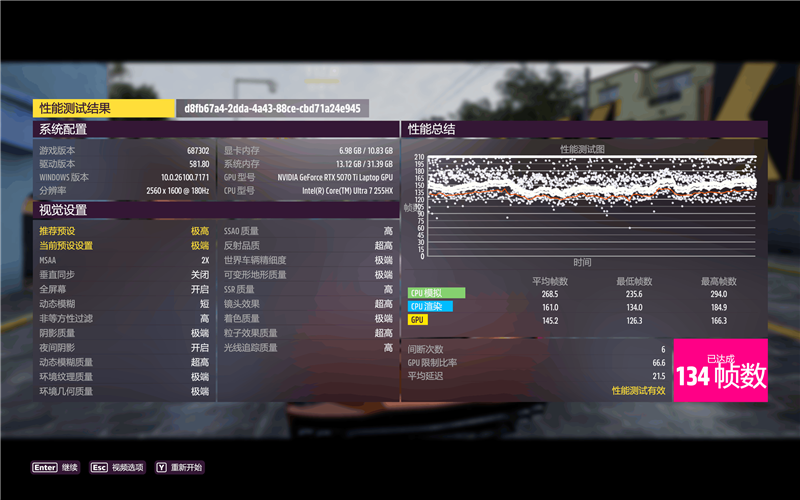Viewport: 800px width, 500px height.
Task: Continue past the benchmark results (继续)
Action: point(55,467)
